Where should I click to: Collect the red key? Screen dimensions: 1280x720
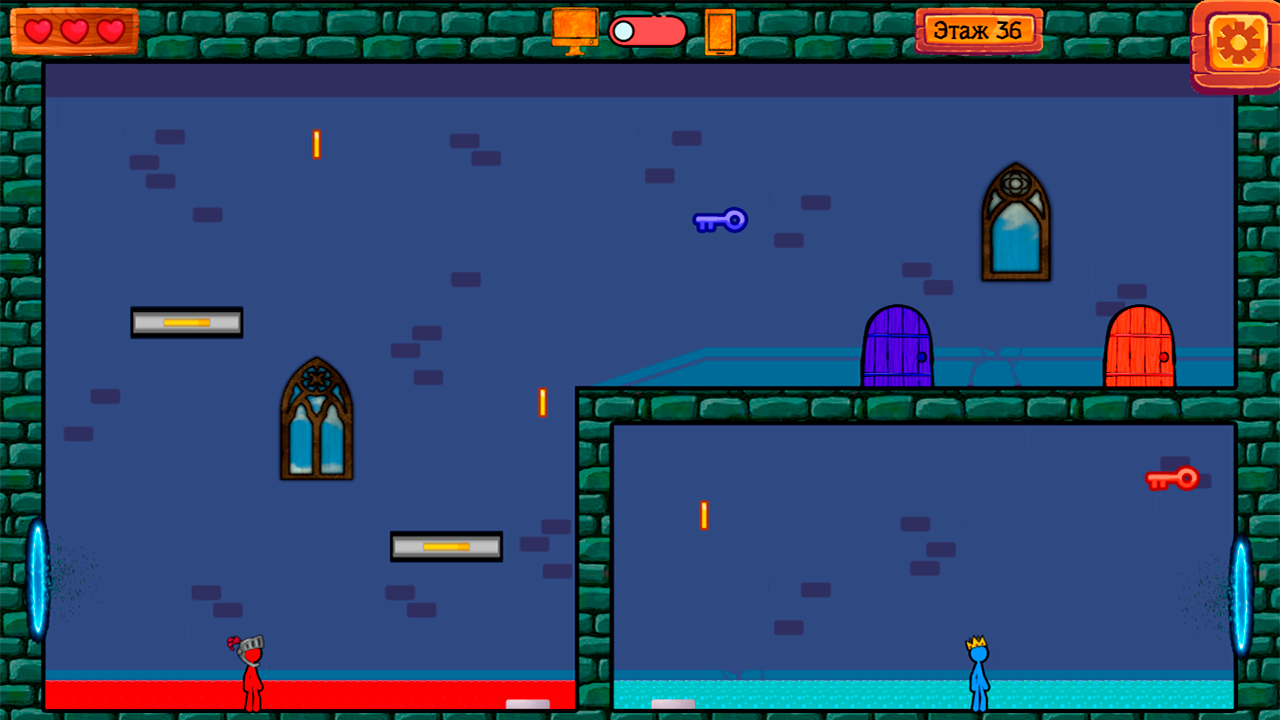pyautogui.click(x=1172, y=478)
